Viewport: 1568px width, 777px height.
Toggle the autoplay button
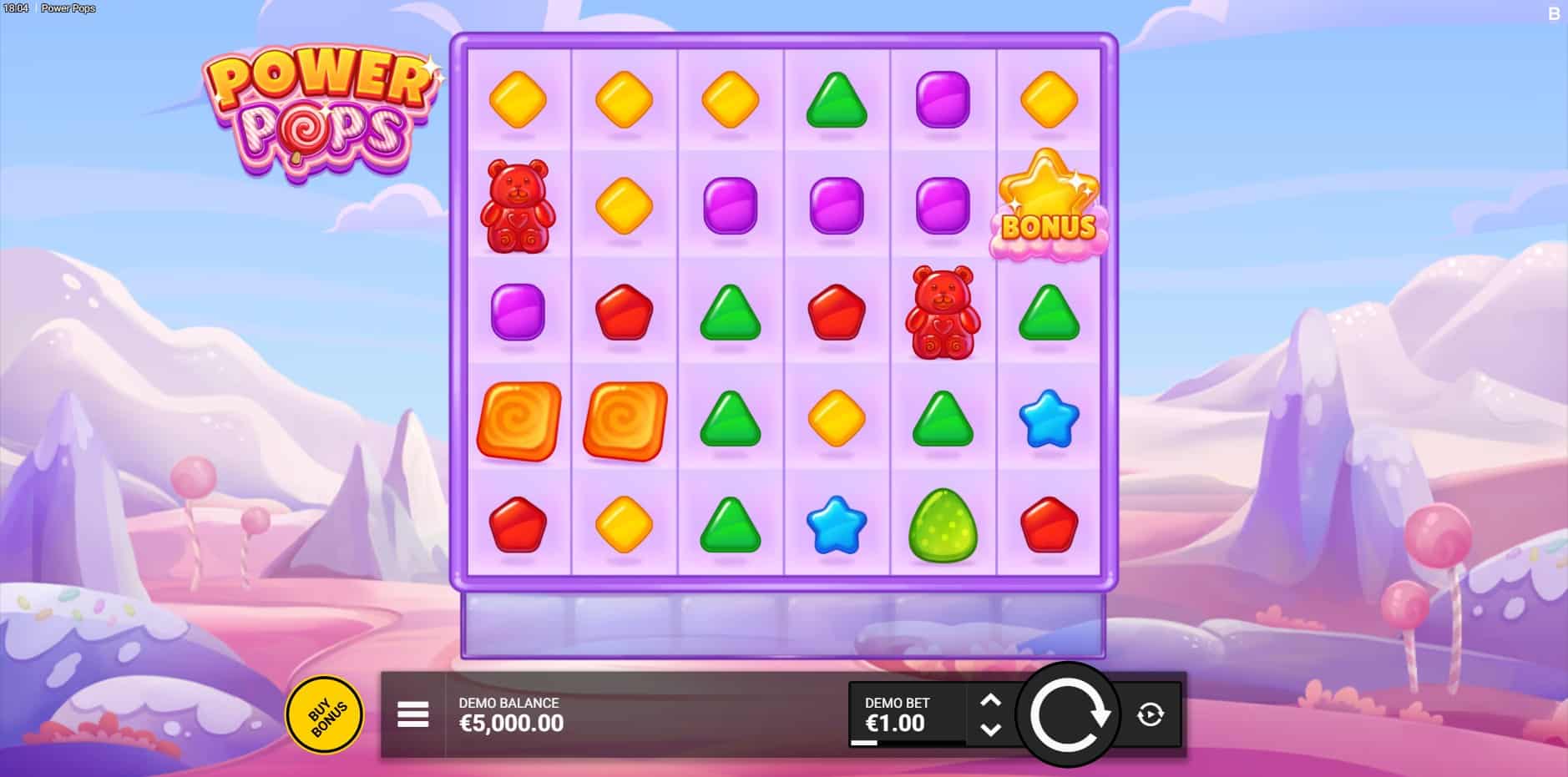(x=1150, y=714)
